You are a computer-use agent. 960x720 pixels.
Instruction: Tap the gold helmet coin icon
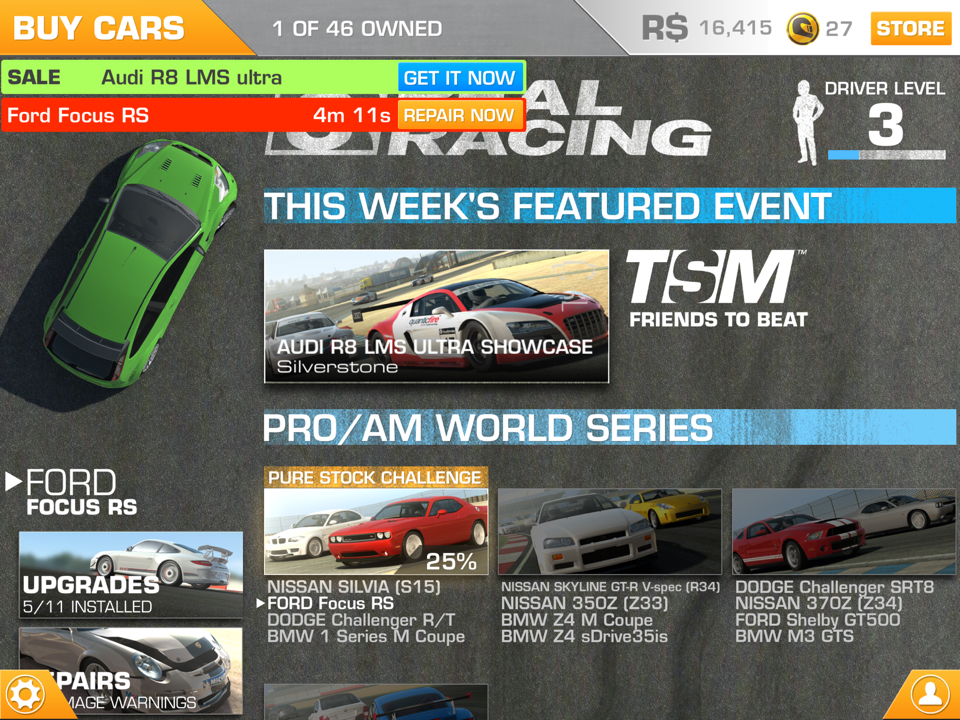click(x=803, y=28)
